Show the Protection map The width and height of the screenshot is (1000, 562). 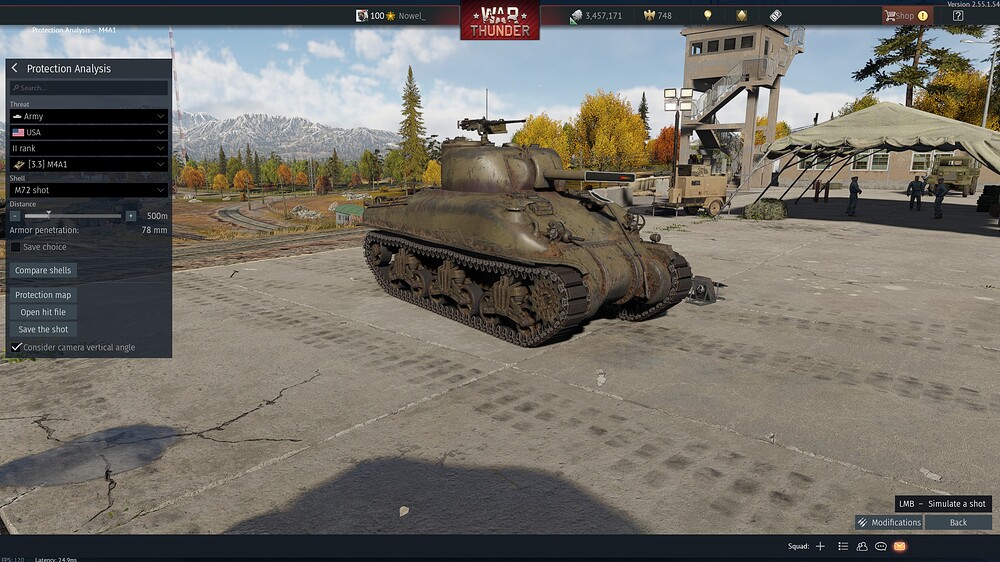45,295
